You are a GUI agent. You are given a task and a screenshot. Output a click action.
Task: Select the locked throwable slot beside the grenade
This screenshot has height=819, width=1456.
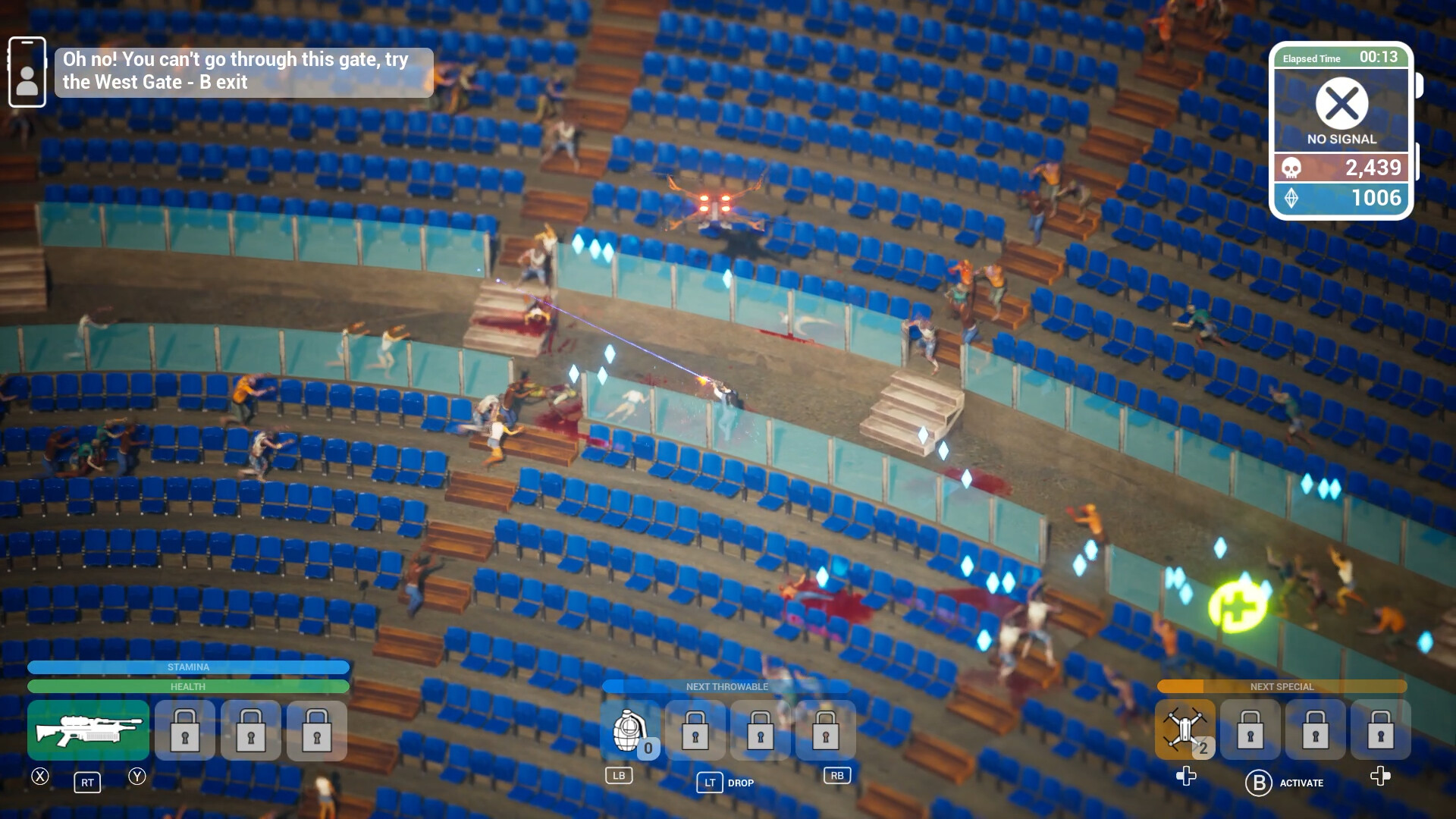coord(695,730)
